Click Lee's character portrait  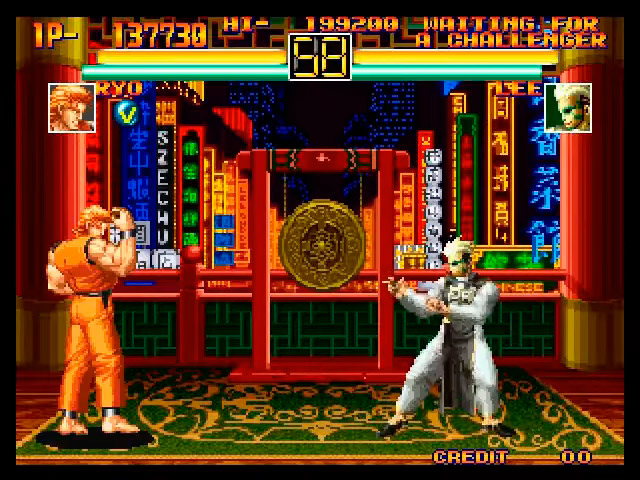[567, 107]
